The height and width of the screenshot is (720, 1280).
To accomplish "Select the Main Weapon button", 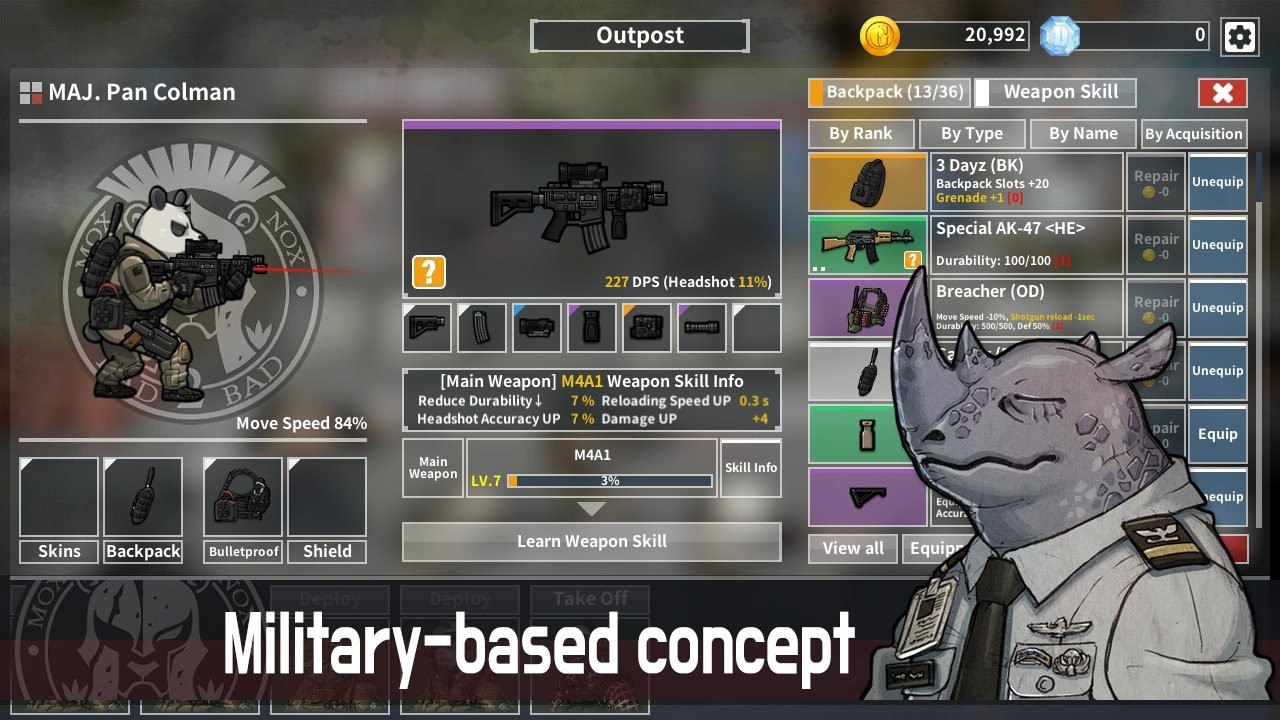I will click(433, 468).
